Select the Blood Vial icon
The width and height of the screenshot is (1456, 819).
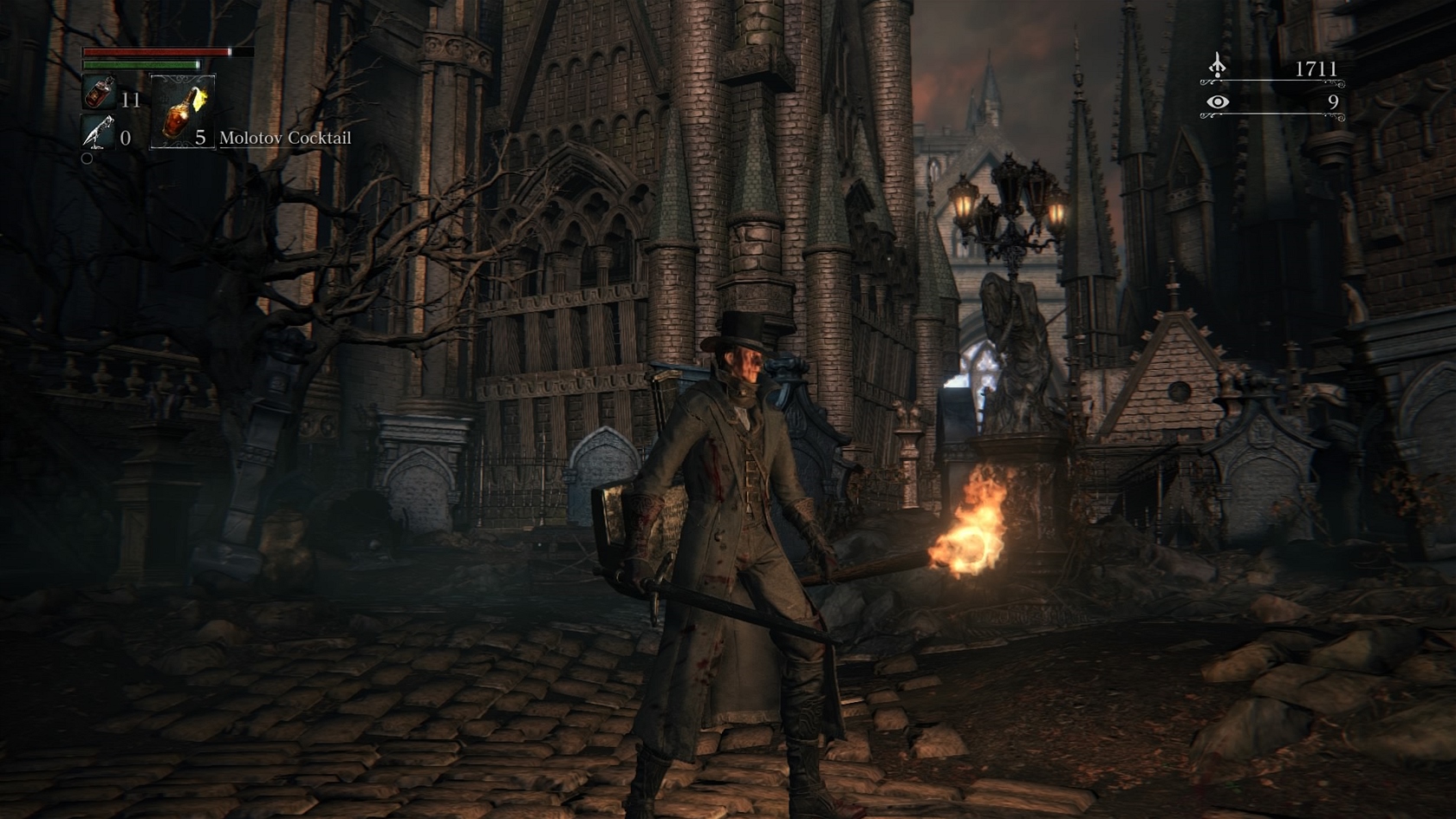click(99, 93)
